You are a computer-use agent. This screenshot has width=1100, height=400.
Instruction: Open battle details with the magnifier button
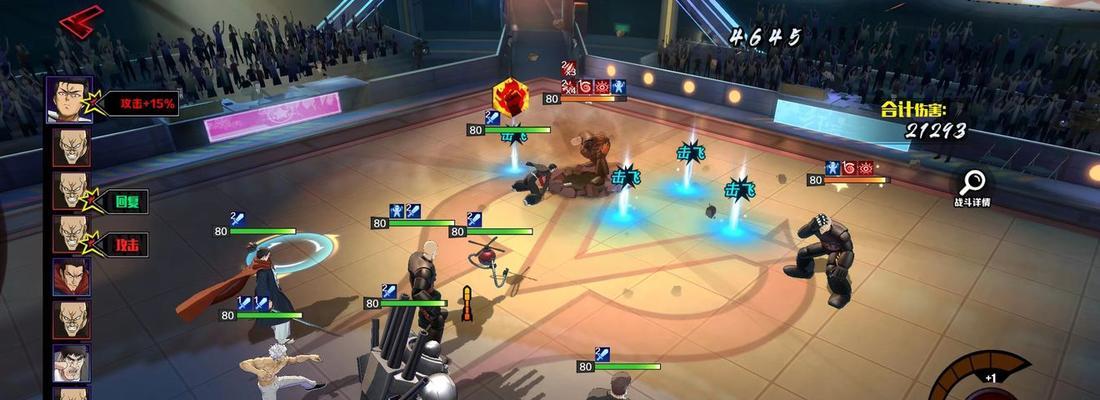[x=972, y=184]
